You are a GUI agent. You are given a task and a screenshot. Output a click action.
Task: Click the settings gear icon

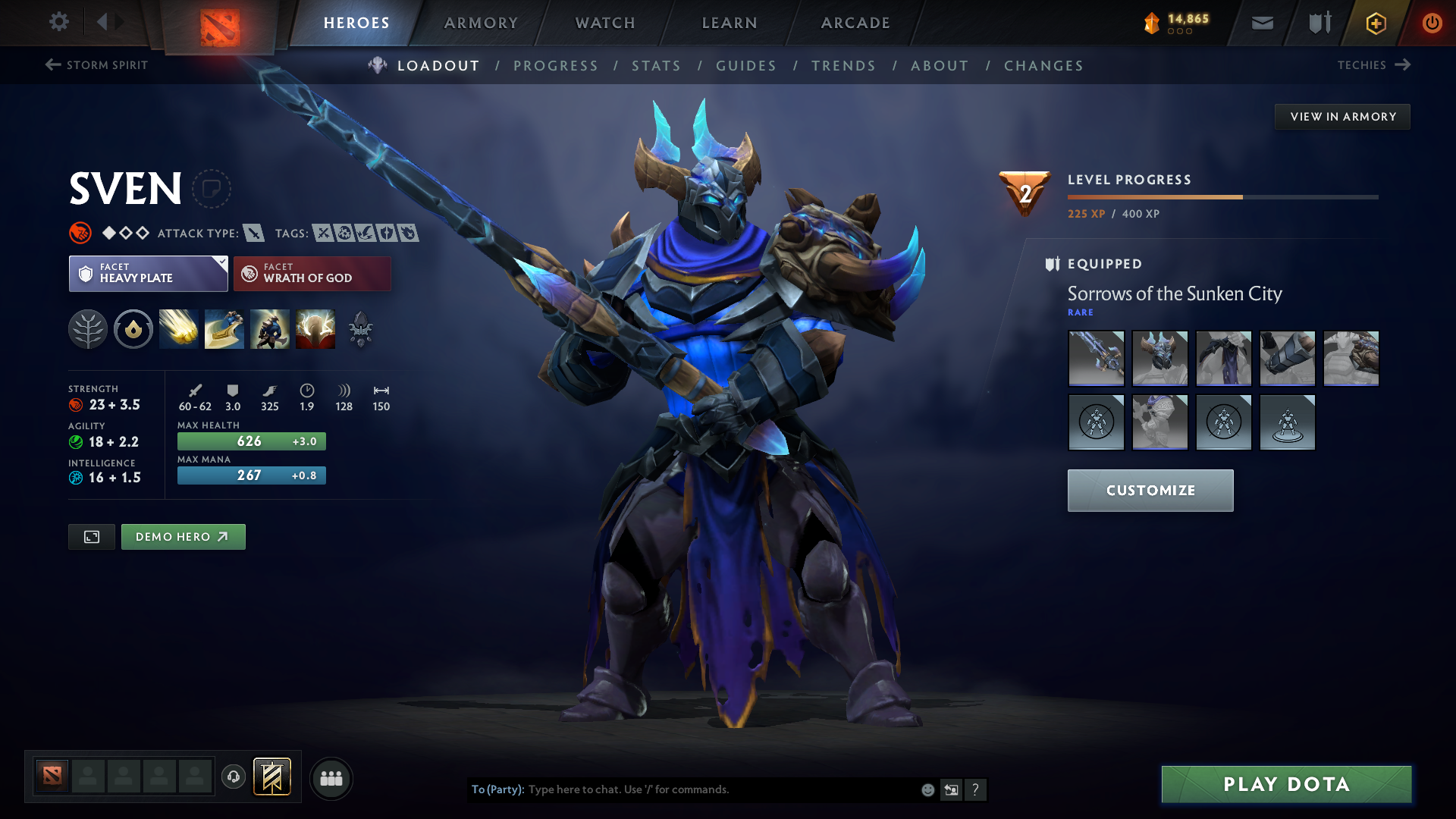click(59, 22)
